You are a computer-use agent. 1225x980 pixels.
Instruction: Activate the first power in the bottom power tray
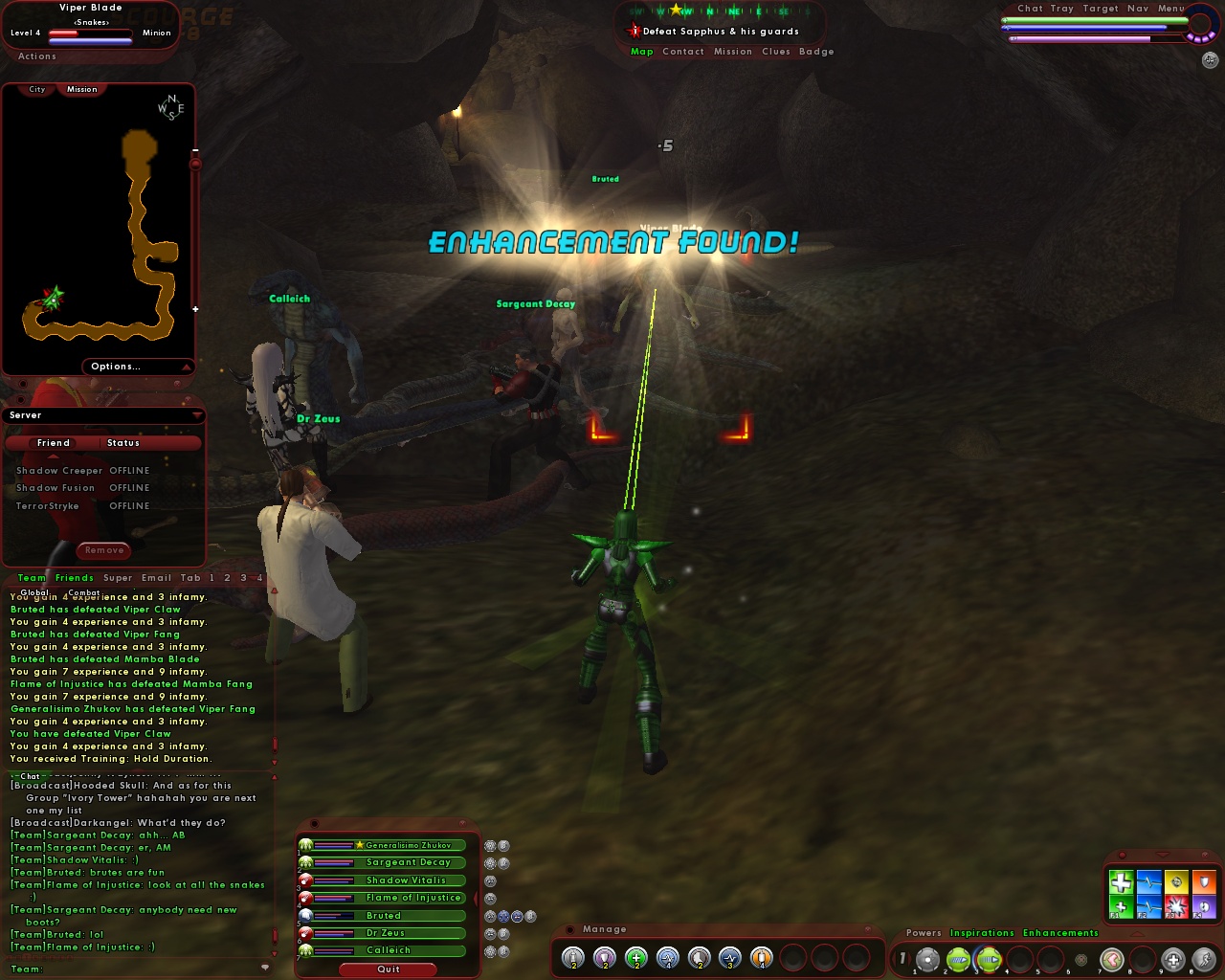point(925,959)
